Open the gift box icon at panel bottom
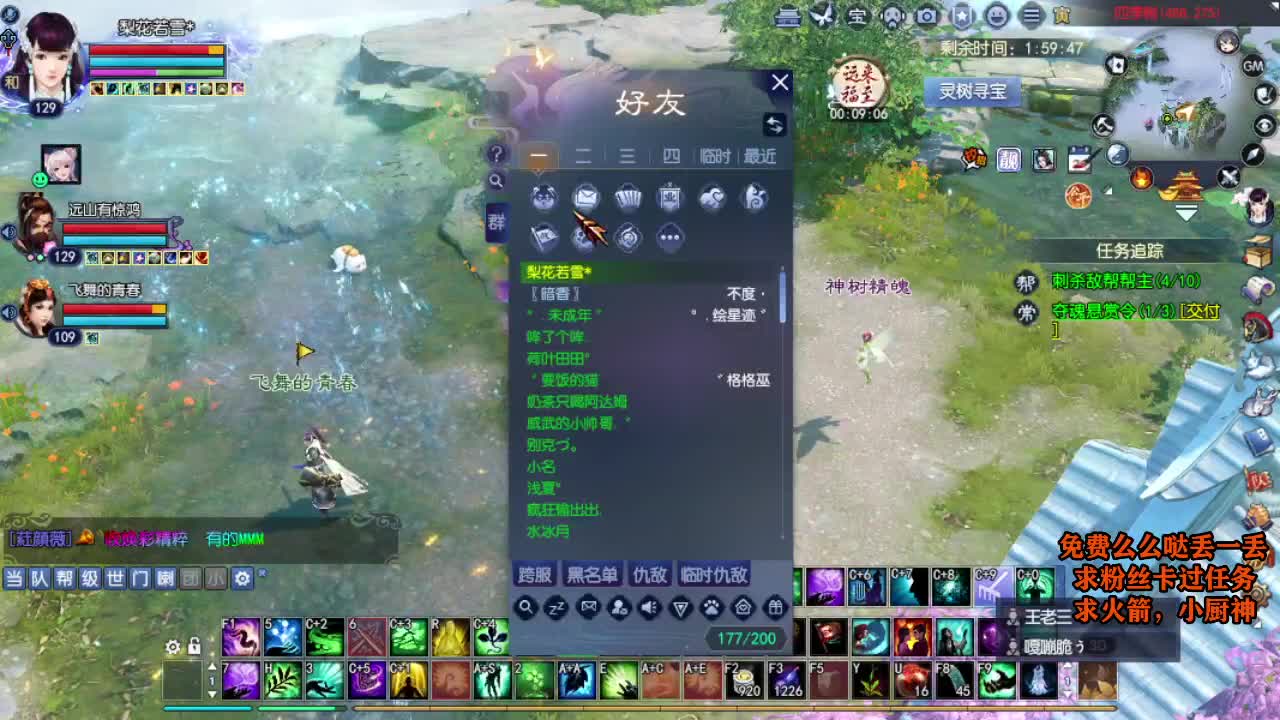This screenshot has width=1280, height=720. click(x=775, y=608)
